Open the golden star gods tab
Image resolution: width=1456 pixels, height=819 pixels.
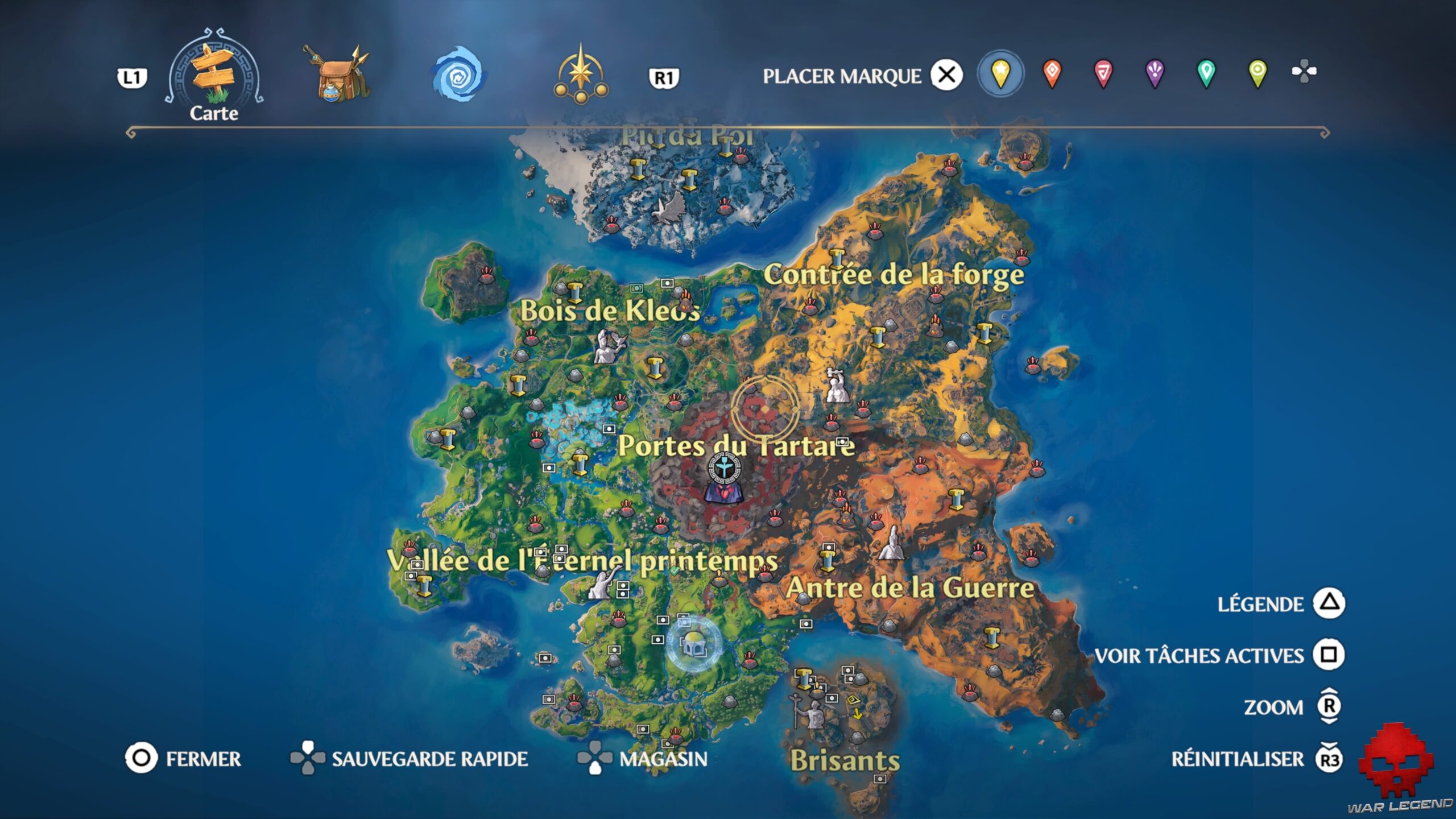(x=580, y=74)
